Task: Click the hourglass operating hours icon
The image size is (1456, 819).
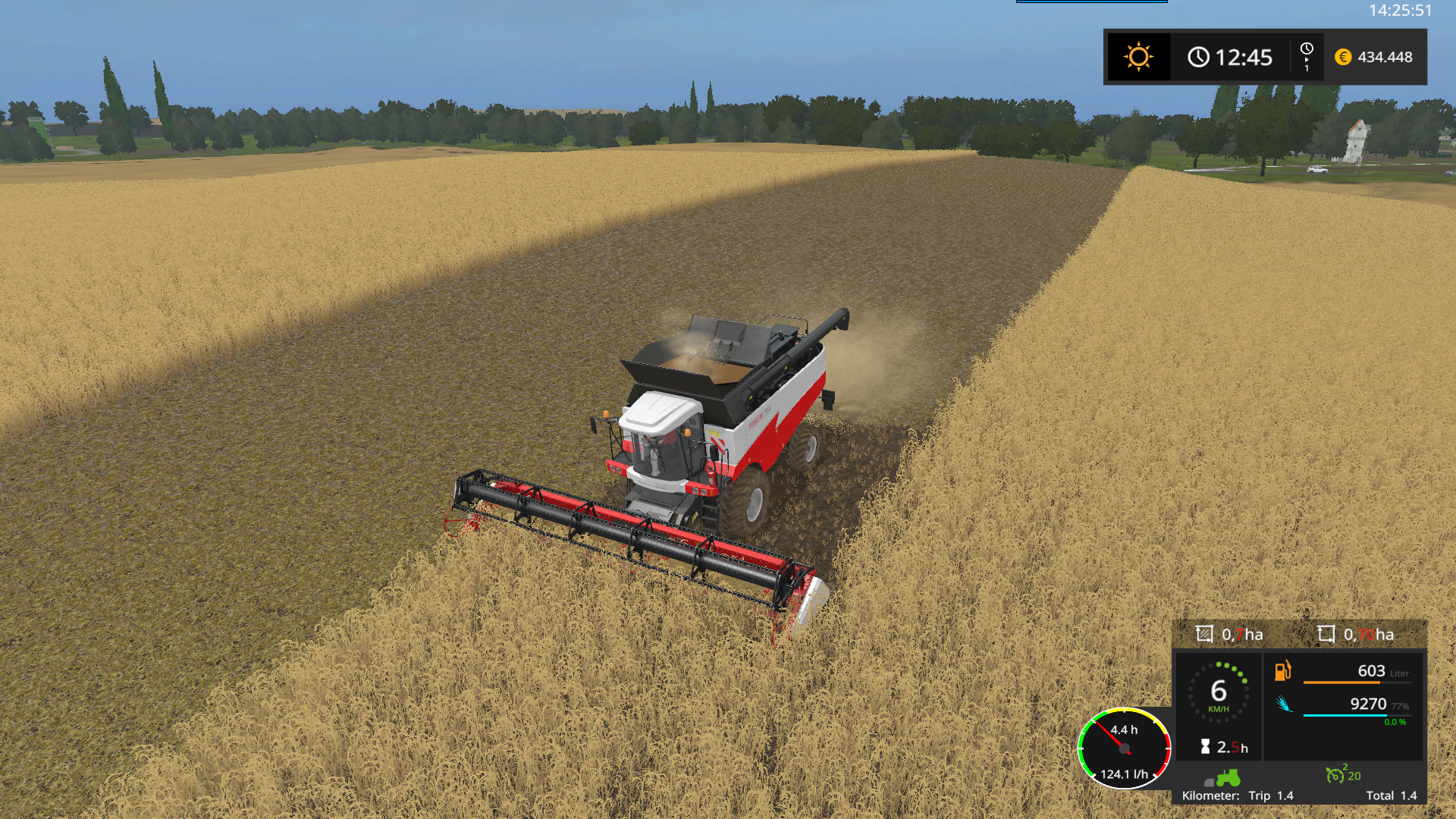Action: click(x=1205, y=747)
